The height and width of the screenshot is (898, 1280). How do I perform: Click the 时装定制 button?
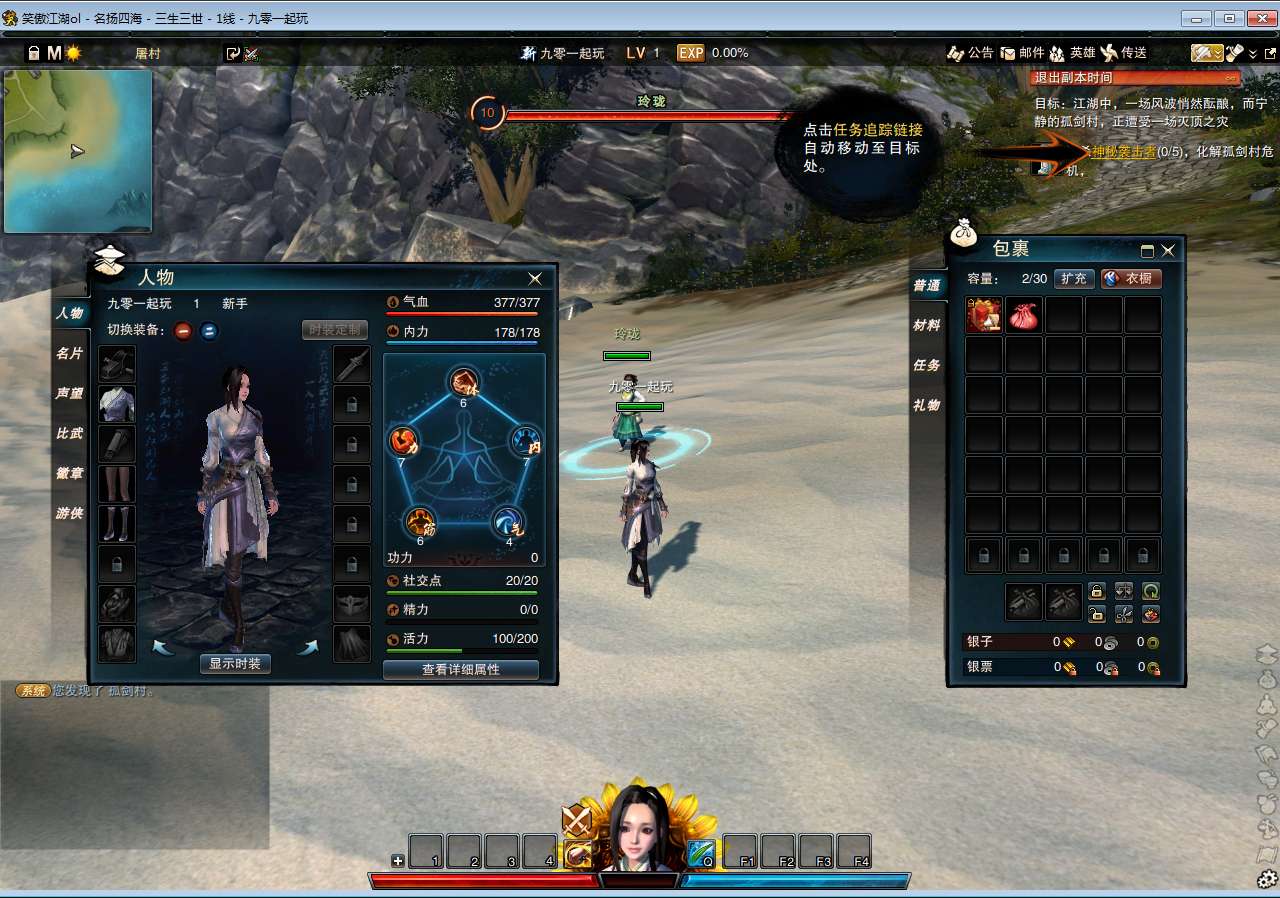[x=335, y=330]
